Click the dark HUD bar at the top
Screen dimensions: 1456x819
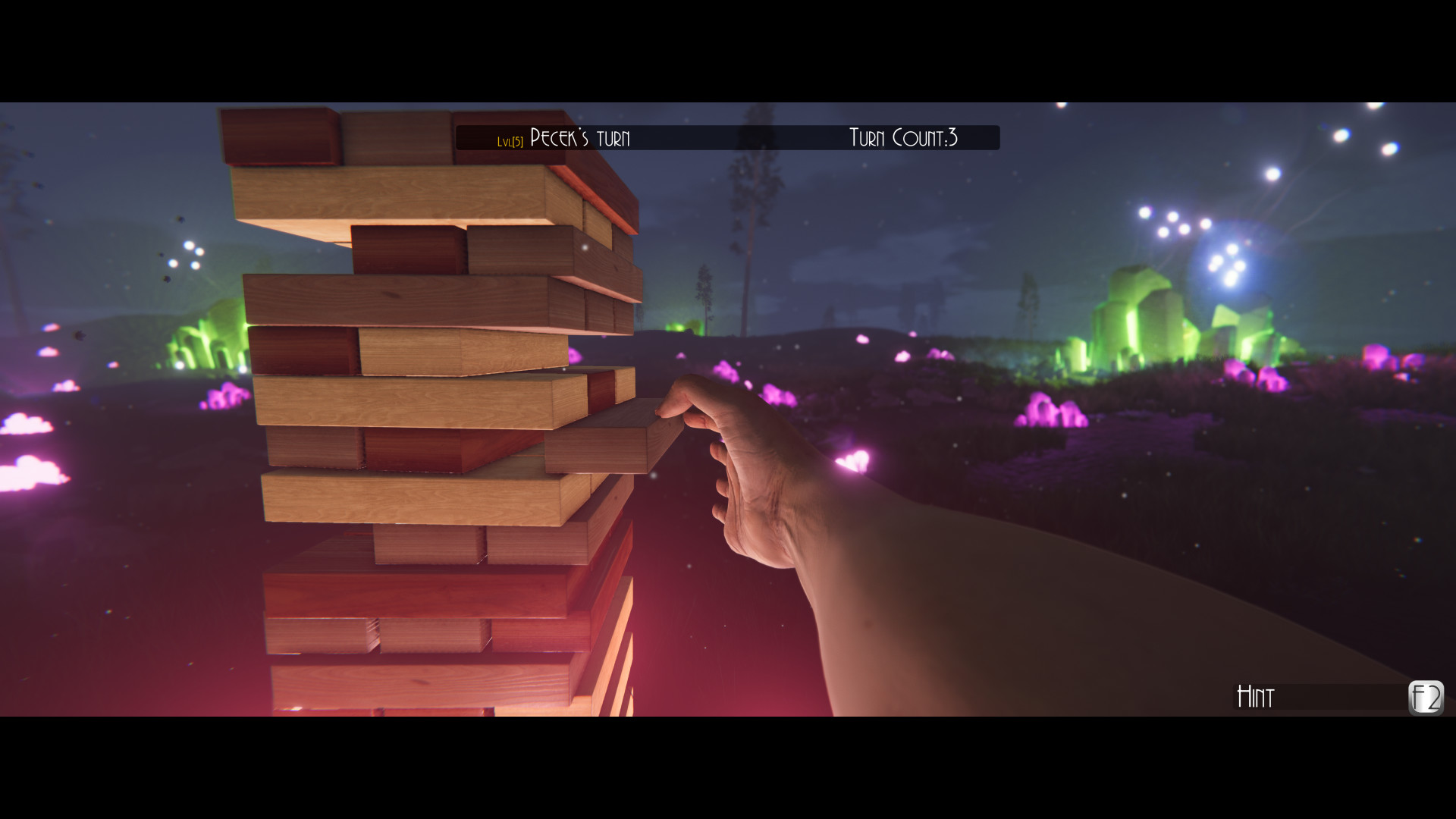point(728,137)
